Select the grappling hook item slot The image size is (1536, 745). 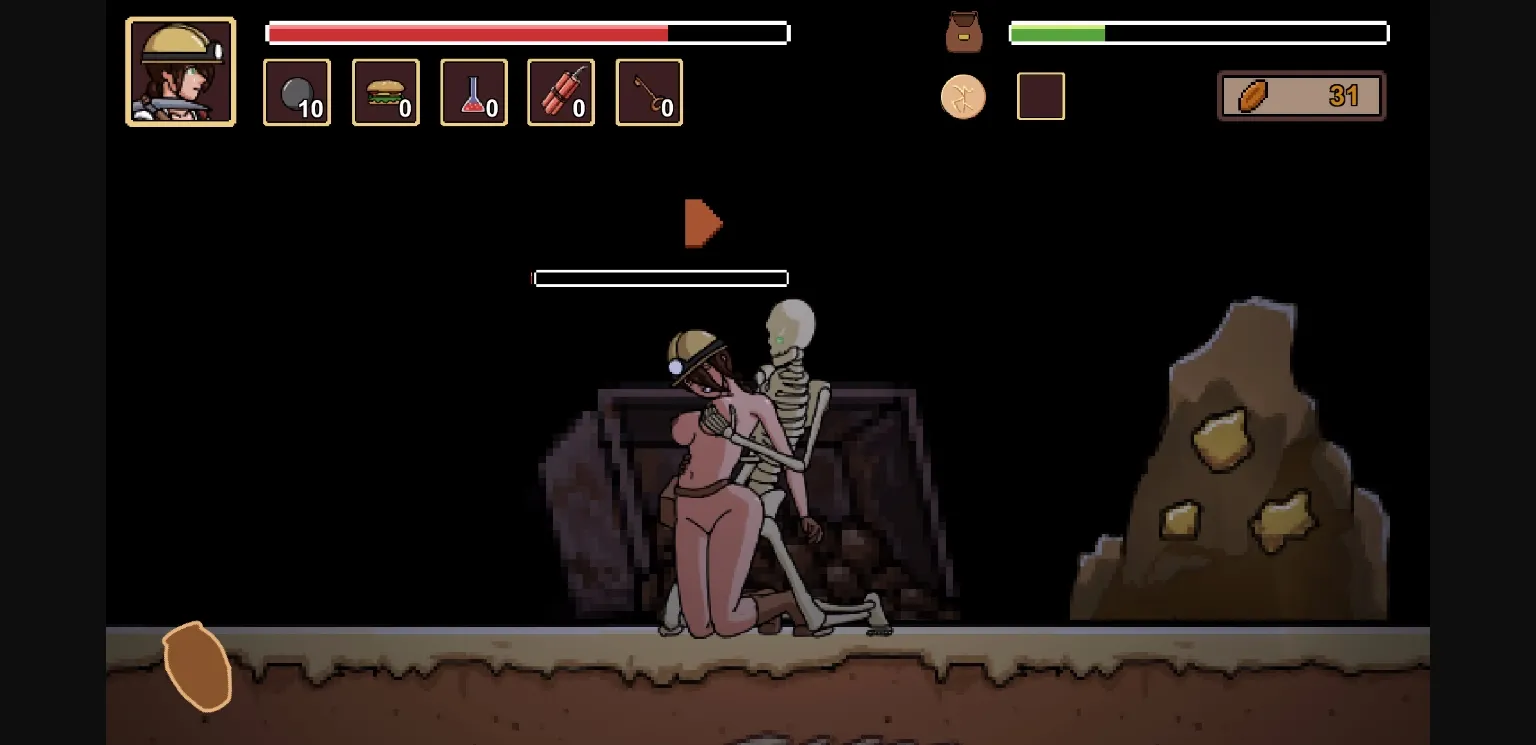coord(648,92)
